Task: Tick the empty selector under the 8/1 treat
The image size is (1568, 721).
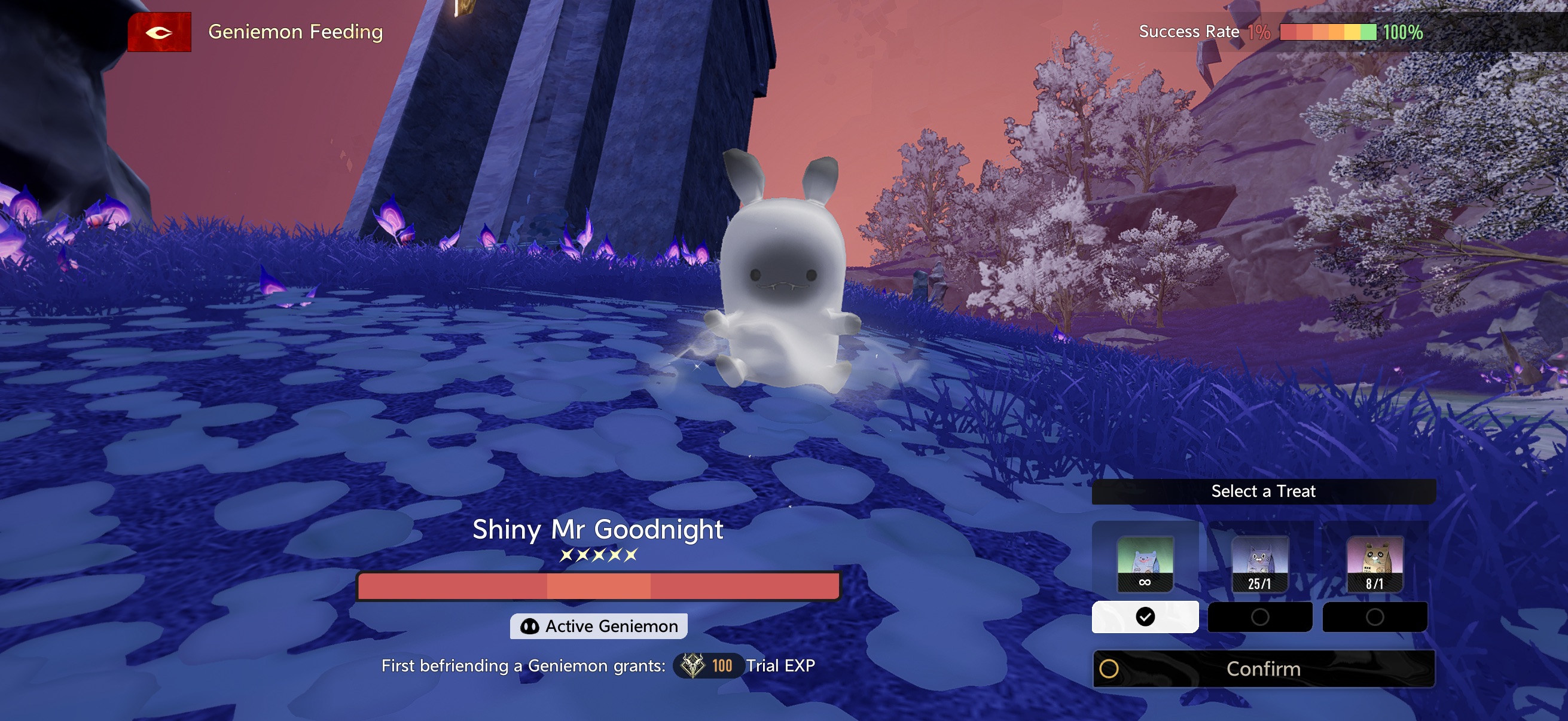Action: pos(1374,617)
